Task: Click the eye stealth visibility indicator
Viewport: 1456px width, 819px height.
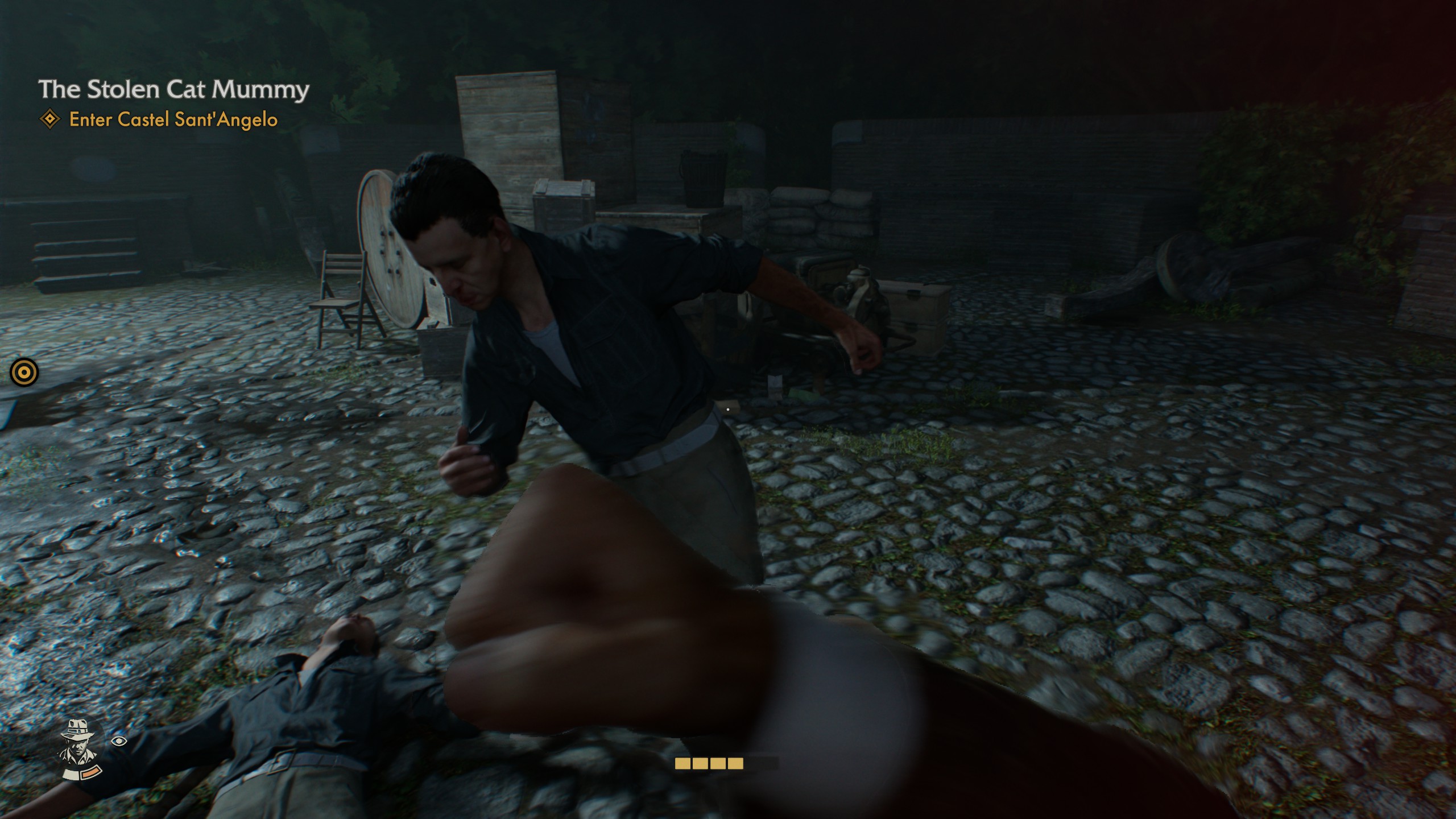Action: click(x=118, y=741)
